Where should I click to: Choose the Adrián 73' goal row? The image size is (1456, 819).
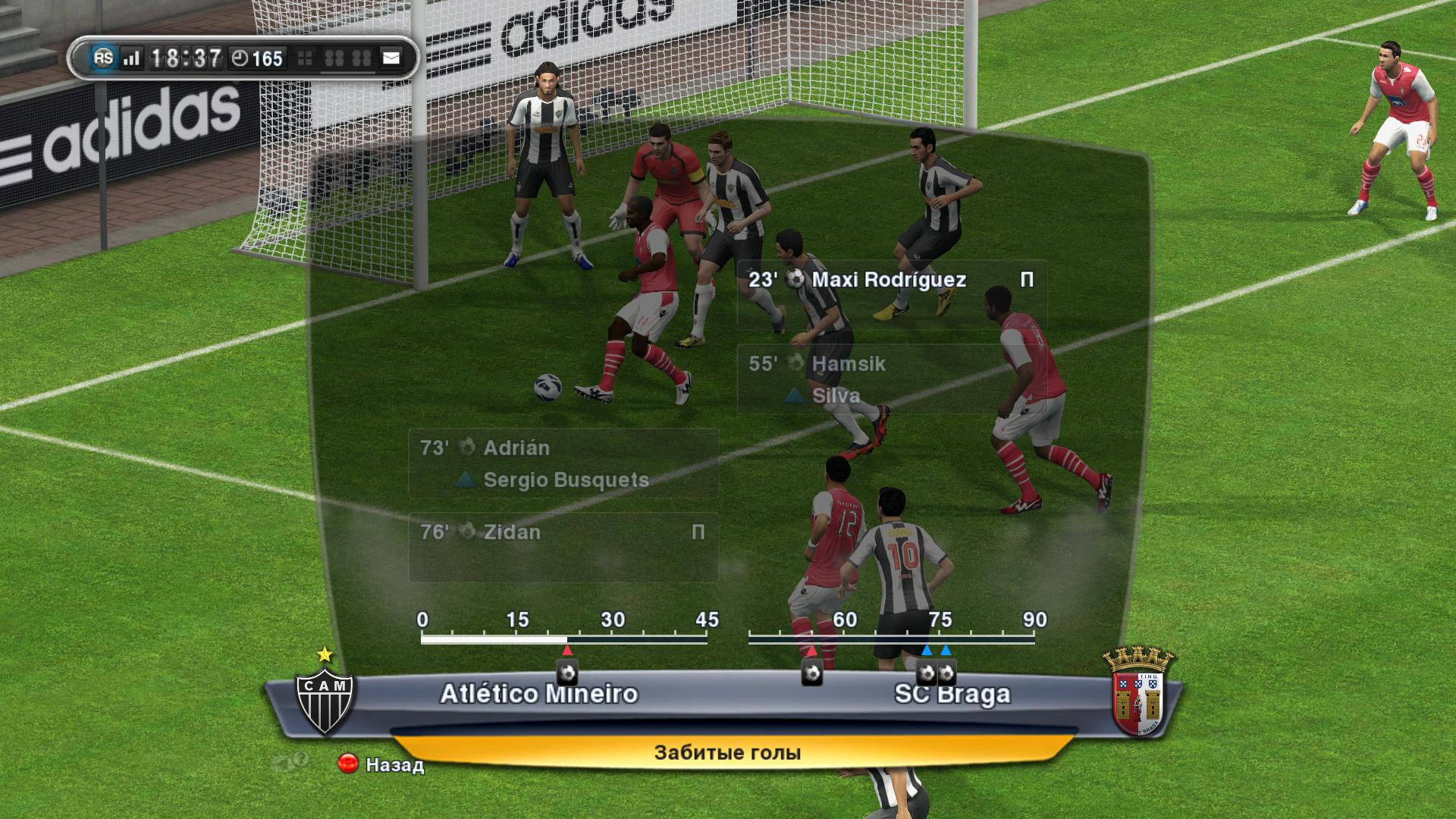point(563,463)
